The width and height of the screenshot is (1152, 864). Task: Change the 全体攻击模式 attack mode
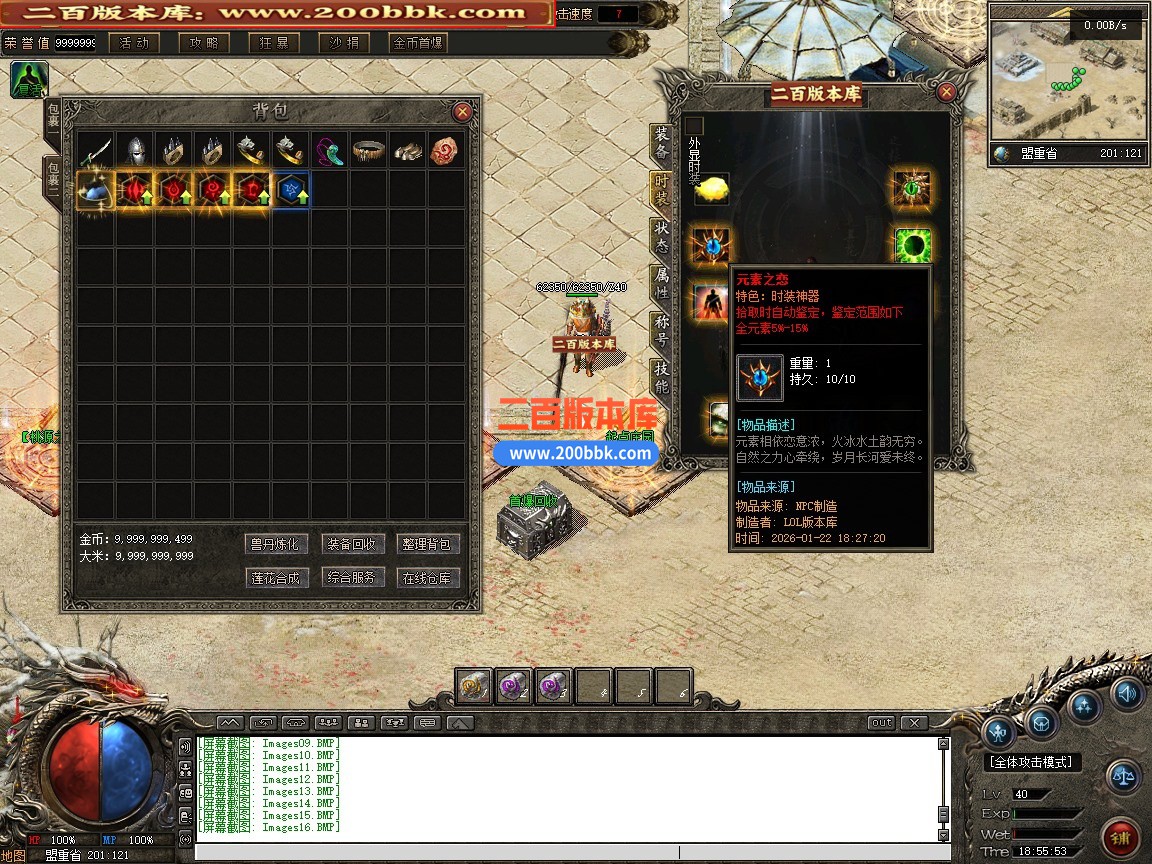pos(1033,762)
